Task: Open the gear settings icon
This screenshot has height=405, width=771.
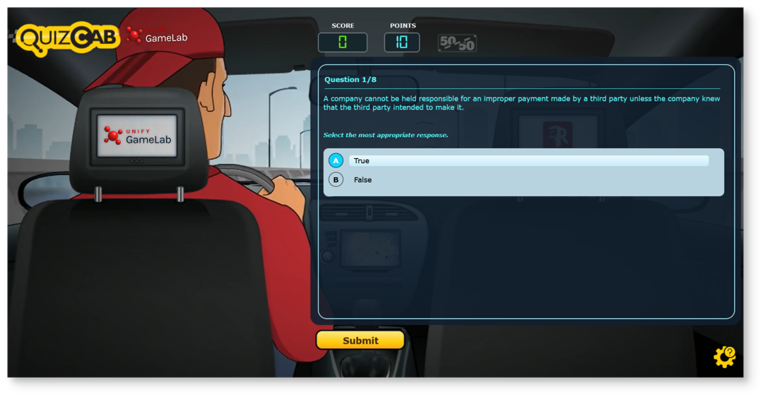Action: tap(724, 357)
